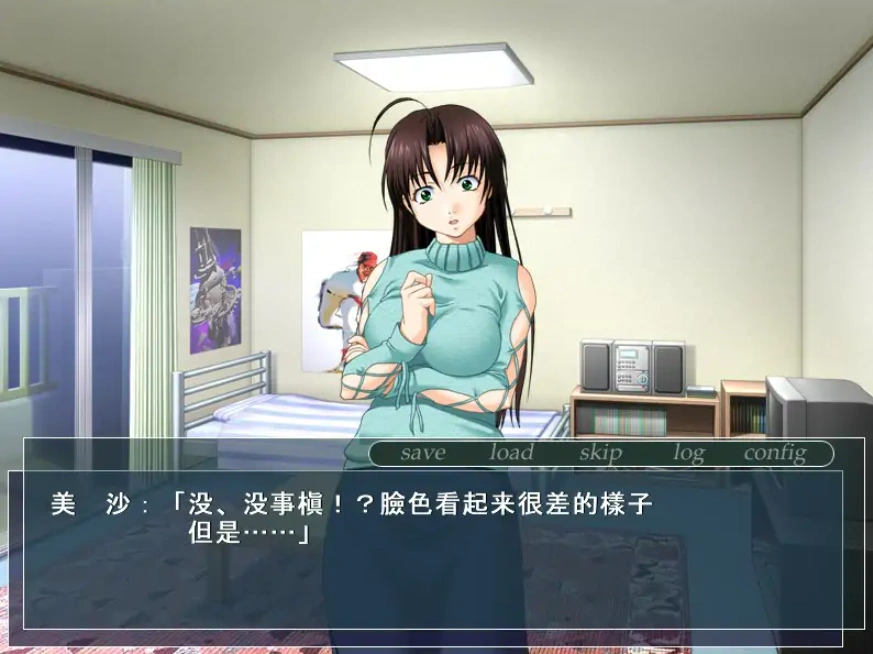Activate skip to fast-forward dialogue
The image size is (873, 654).
[600, 453]
